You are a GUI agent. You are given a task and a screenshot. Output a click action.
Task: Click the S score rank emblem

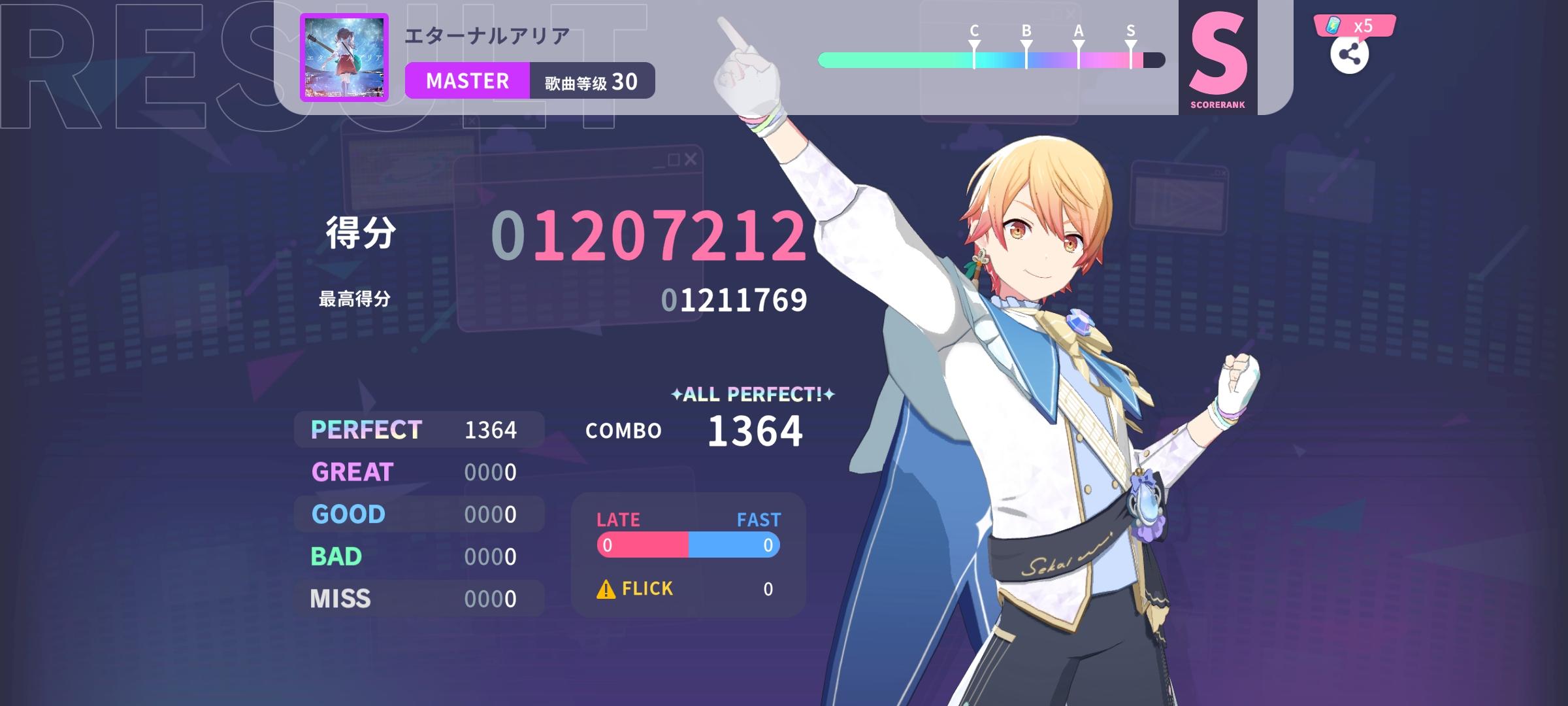pyautogui.click(x=1219, y=59)
